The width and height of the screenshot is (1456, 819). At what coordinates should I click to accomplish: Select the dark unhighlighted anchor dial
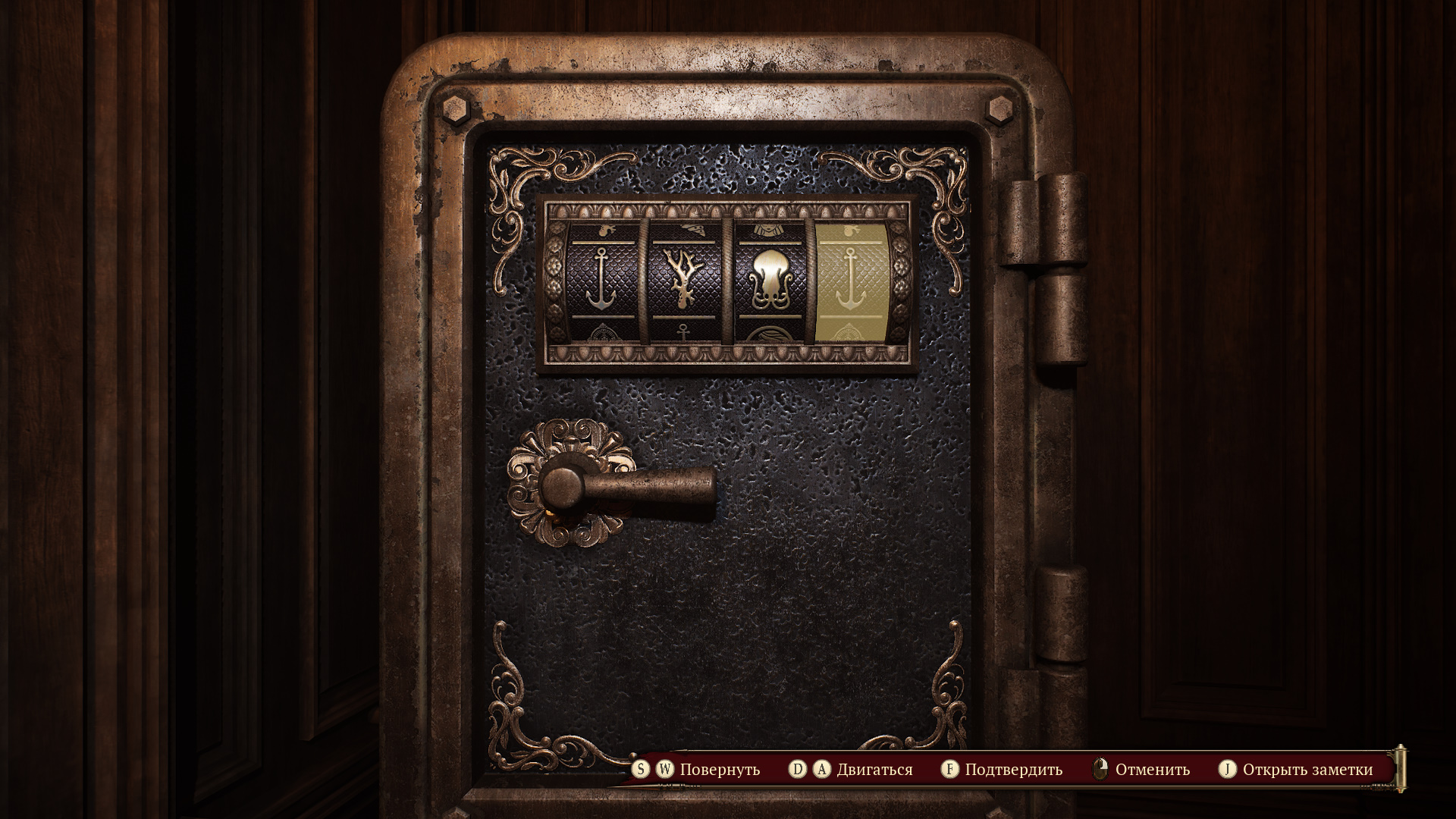point(600,278)
